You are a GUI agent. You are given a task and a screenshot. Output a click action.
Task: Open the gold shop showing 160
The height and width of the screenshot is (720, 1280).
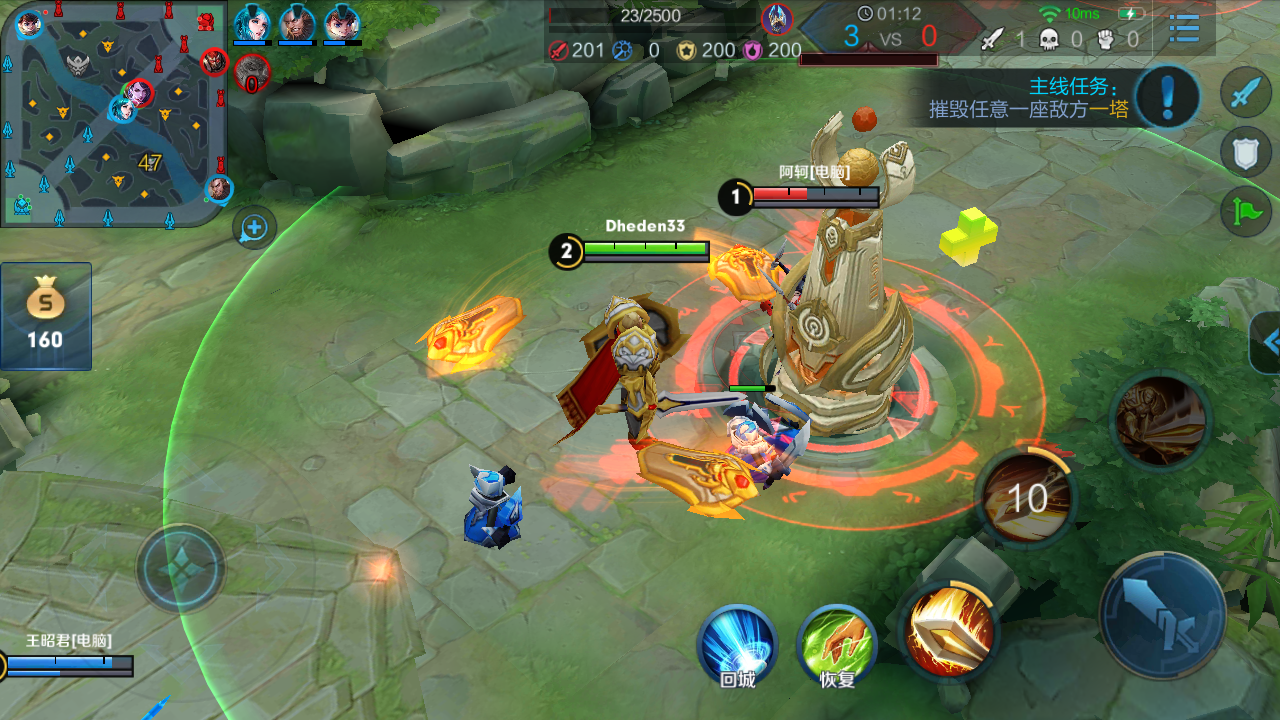[x=46, y=316]
